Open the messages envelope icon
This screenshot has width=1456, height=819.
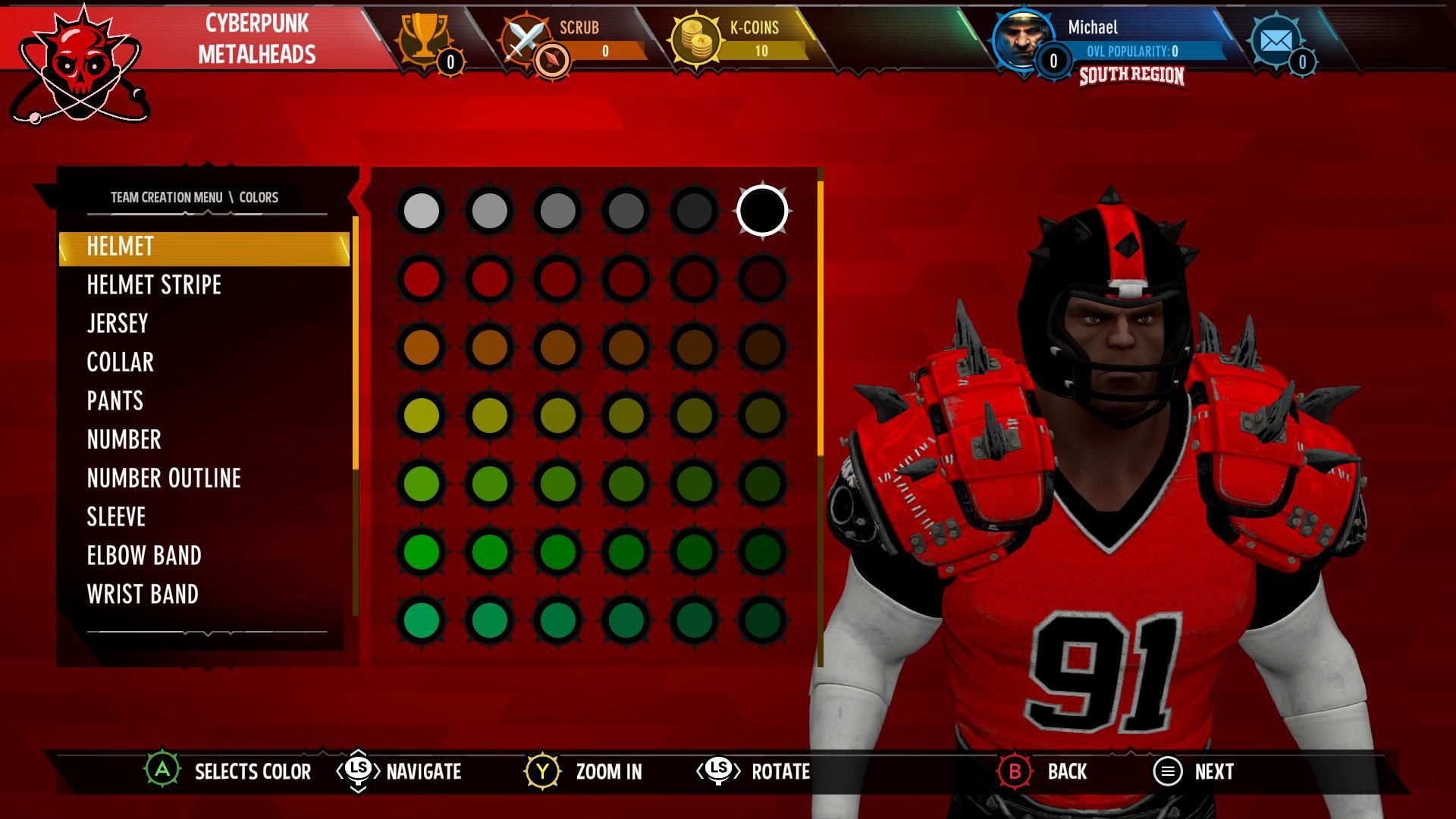(x=1276, y=38)
